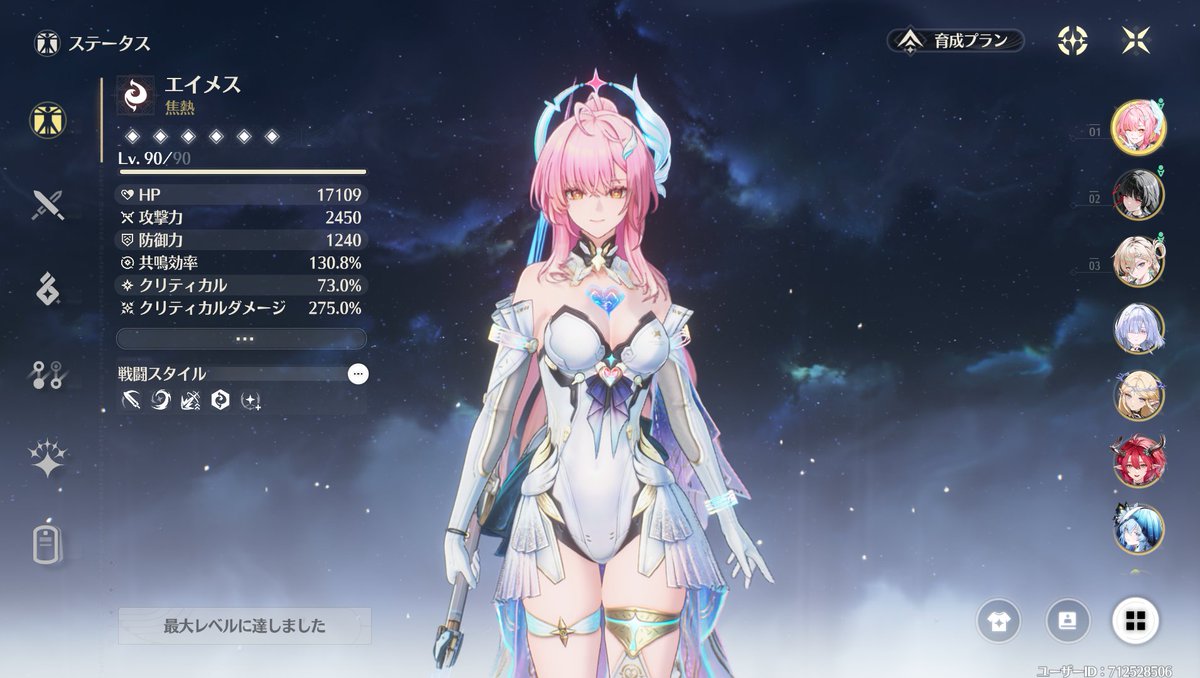Open the 育成プラン development plan
Image resolution: width=1200 pixels, height=678 pixels.
[957, 41]
